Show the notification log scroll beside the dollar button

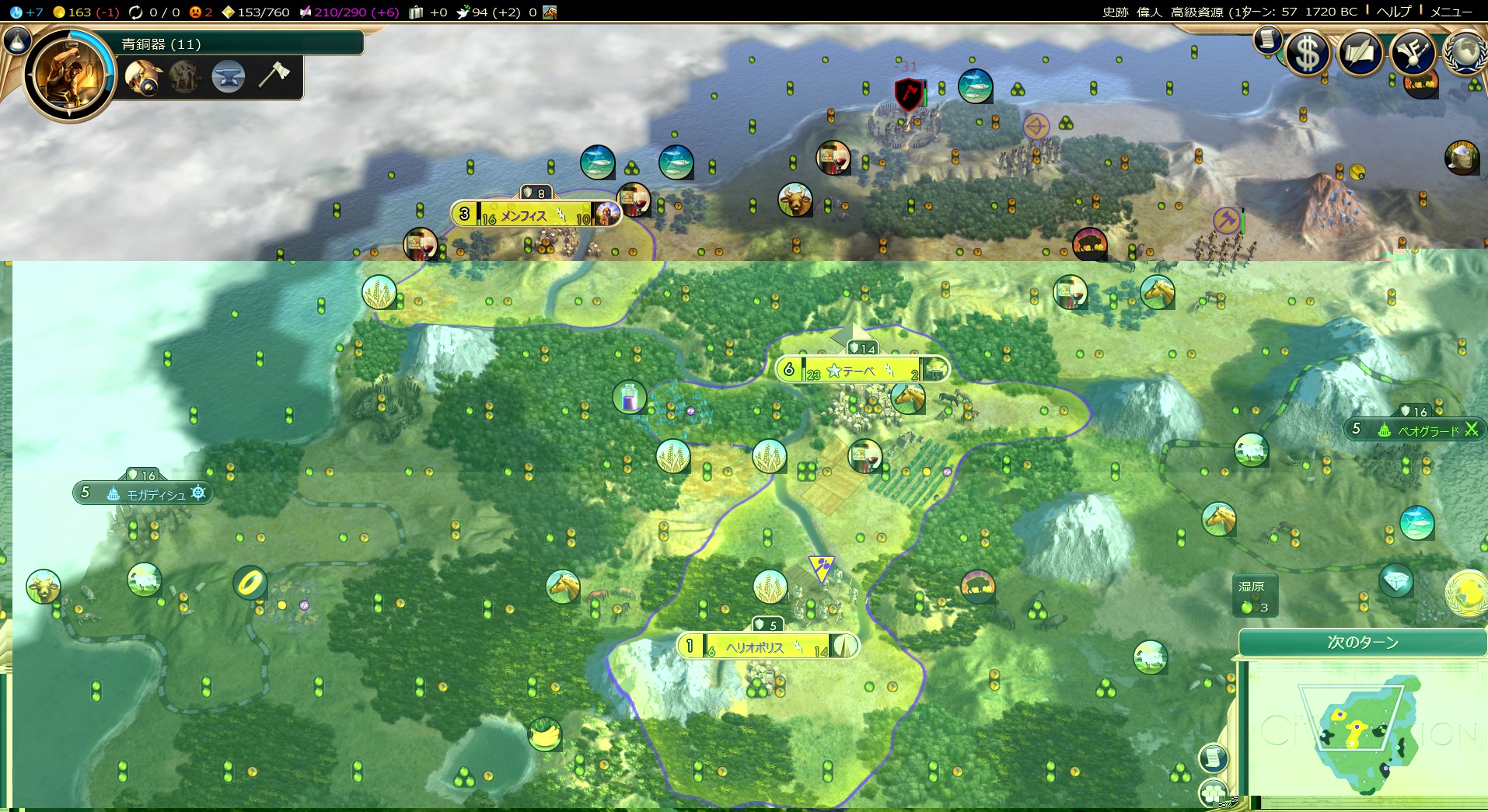point(1267,39)
